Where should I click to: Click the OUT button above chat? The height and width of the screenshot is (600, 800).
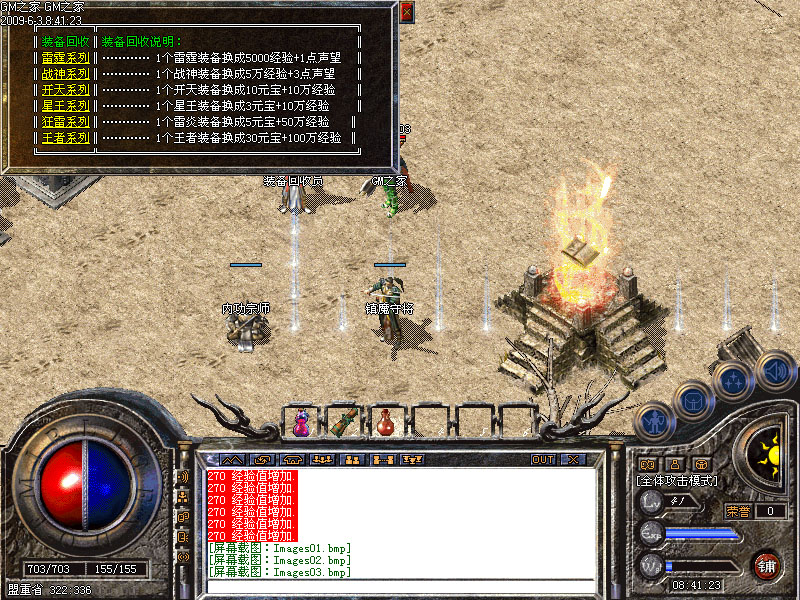coord(542,460)
